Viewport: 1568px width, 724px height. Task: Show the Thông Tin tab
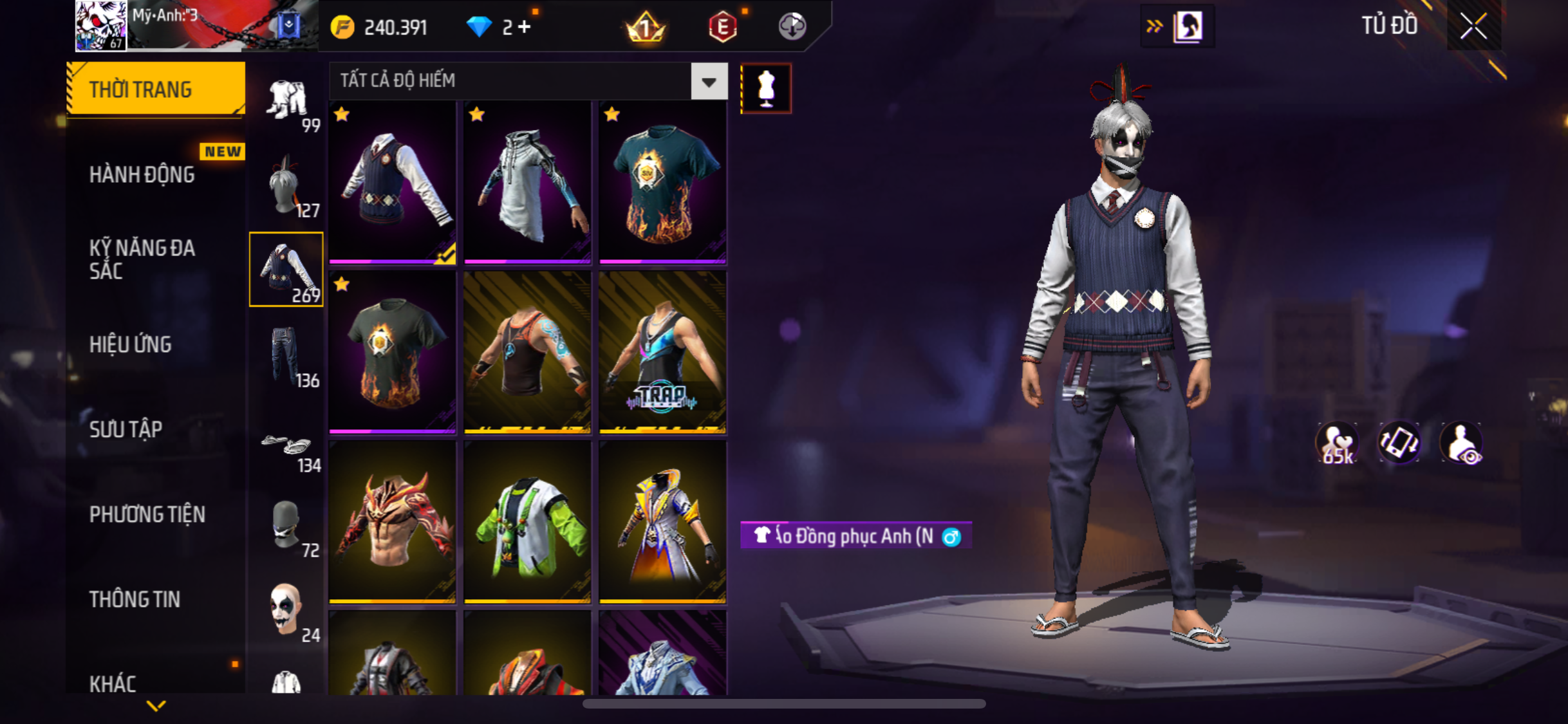135,599
